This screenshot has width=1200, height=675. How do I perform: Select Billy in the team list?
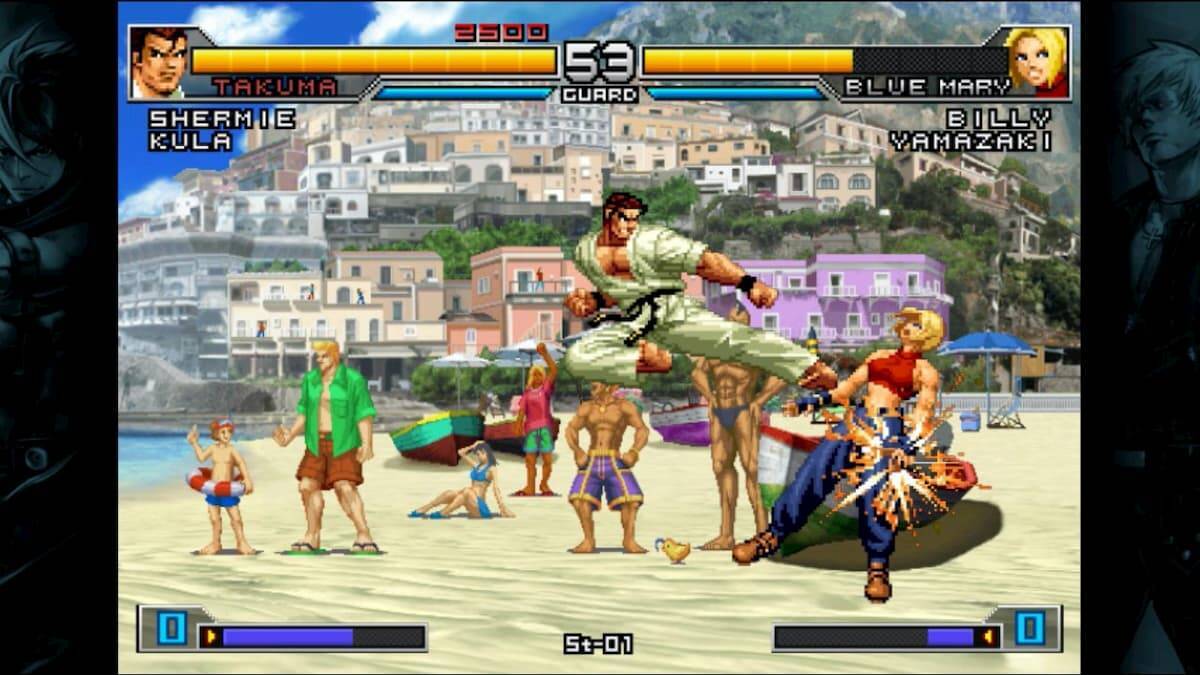[999, 118]
